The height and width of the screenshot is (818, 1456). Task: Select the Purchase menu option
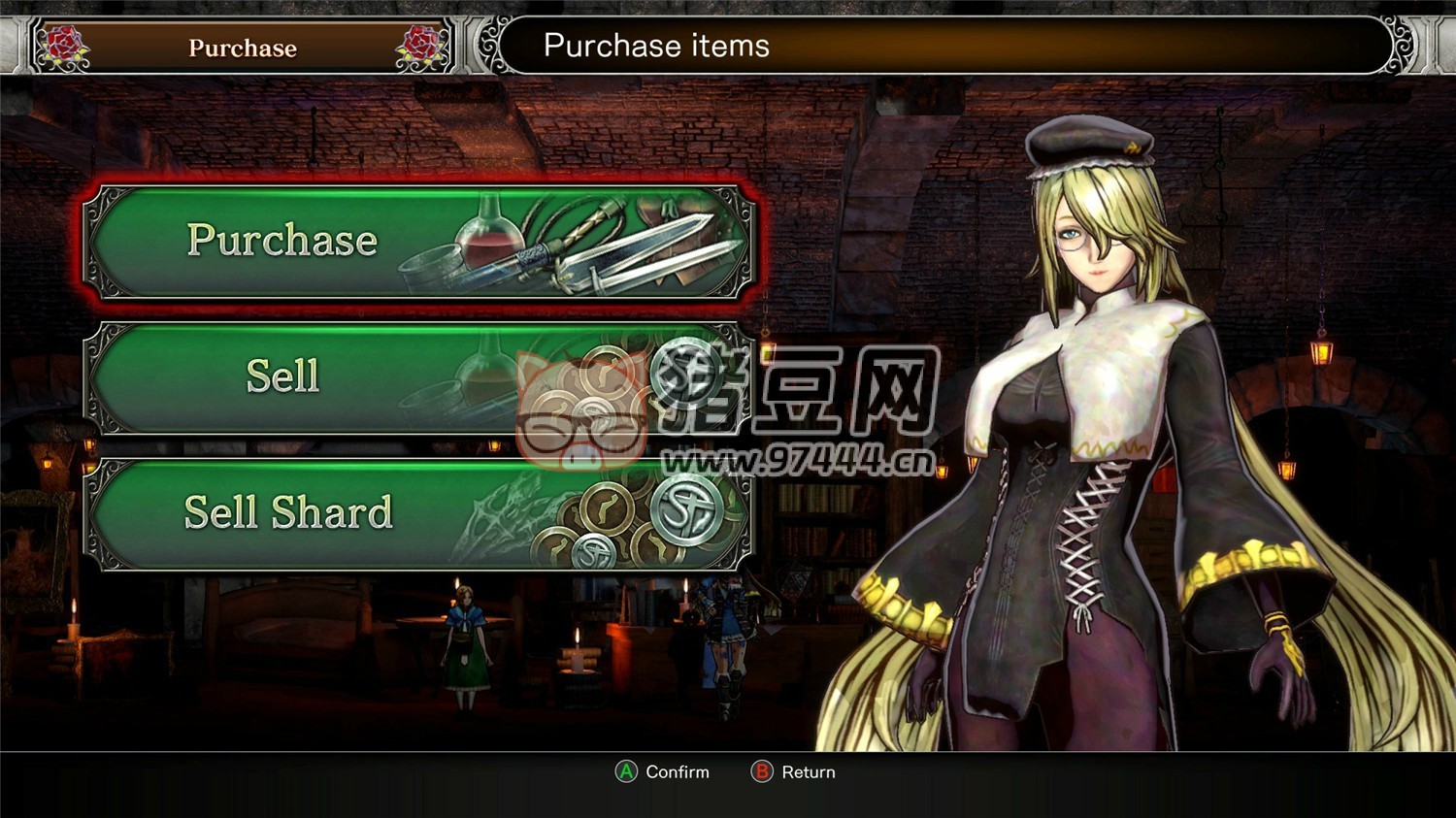[x=419, y=242]
